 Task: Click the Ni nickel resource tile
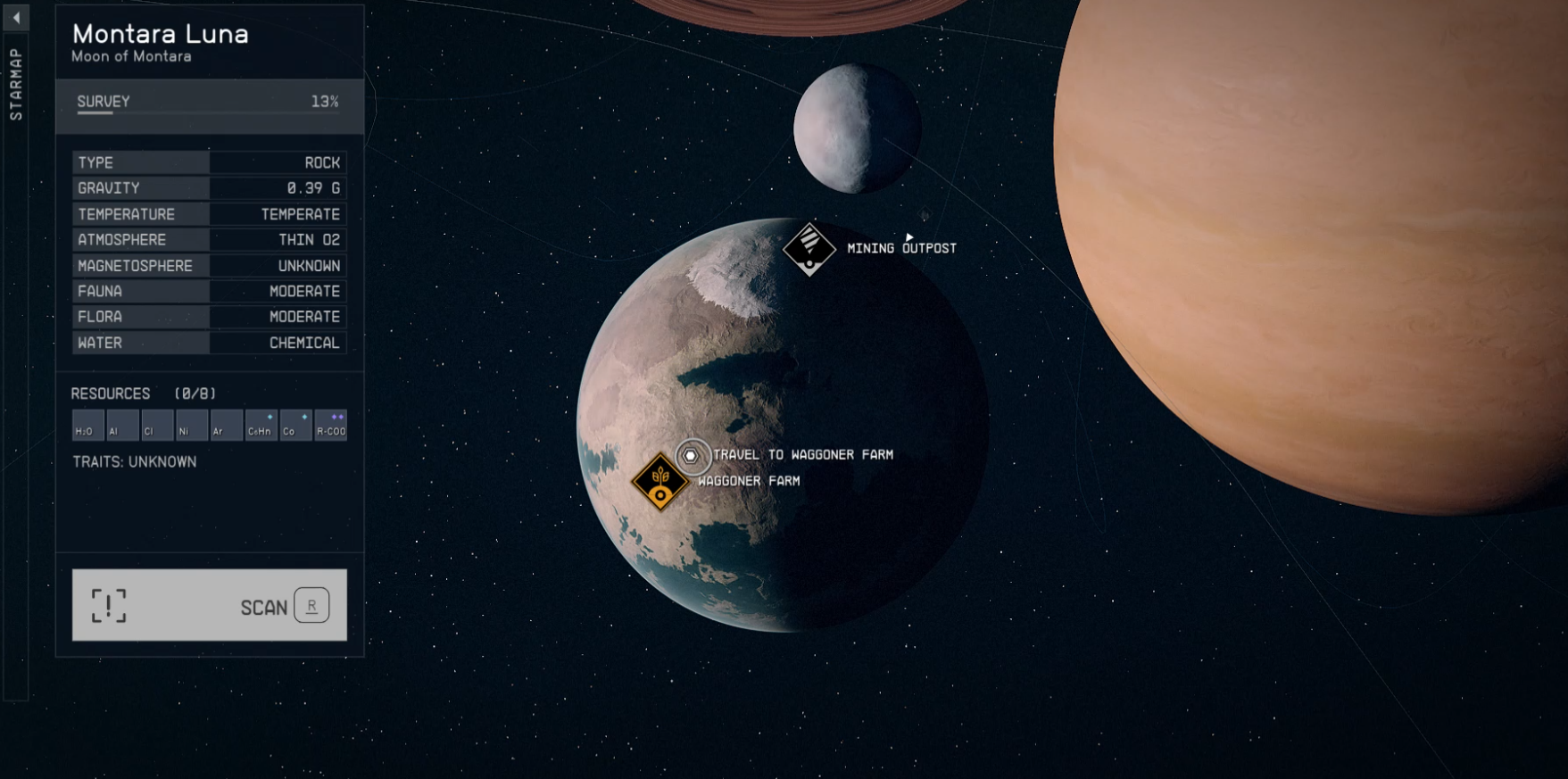coord(191,425)
